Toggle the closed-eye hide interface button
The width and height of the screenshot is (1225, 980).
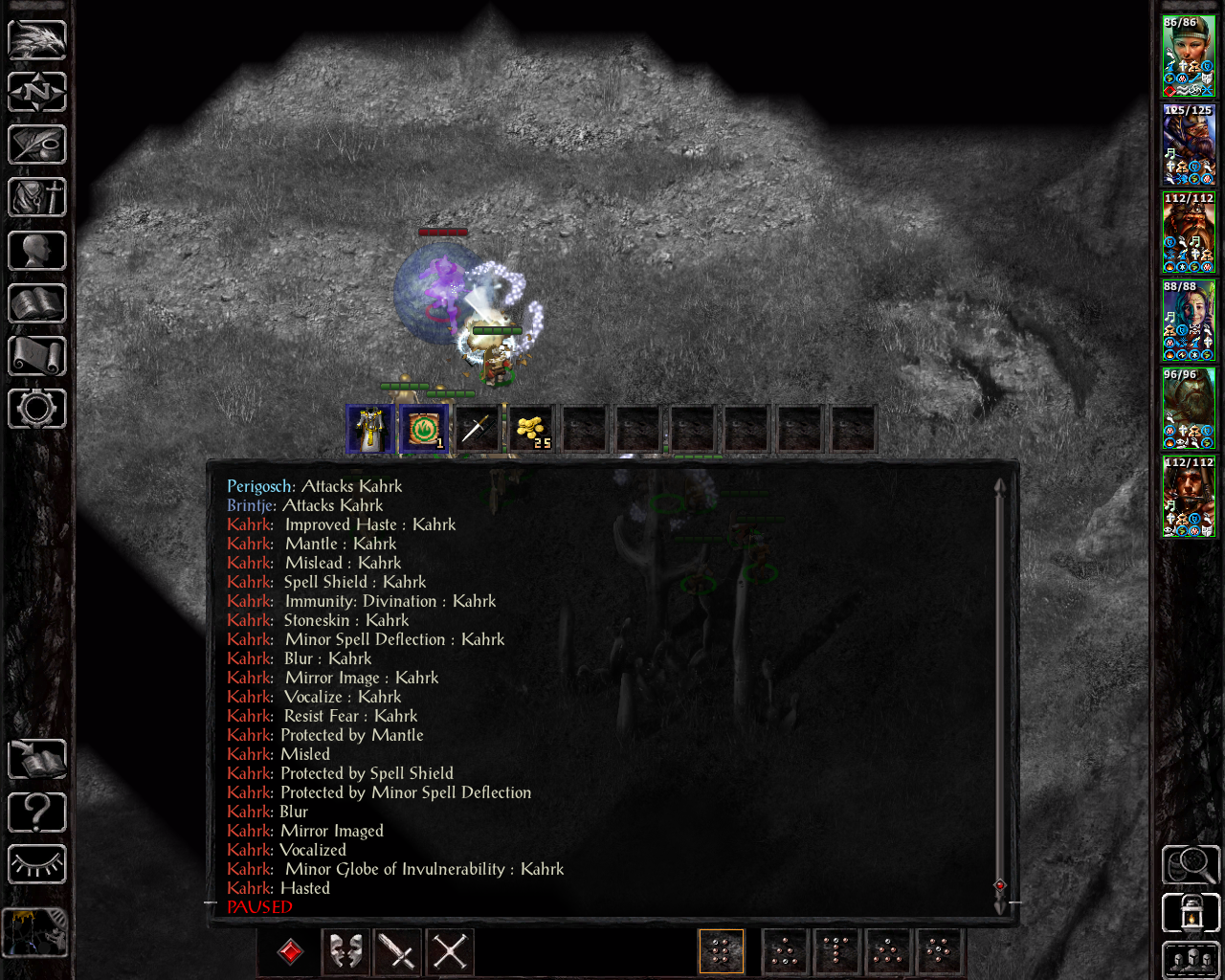coord(37,864)
